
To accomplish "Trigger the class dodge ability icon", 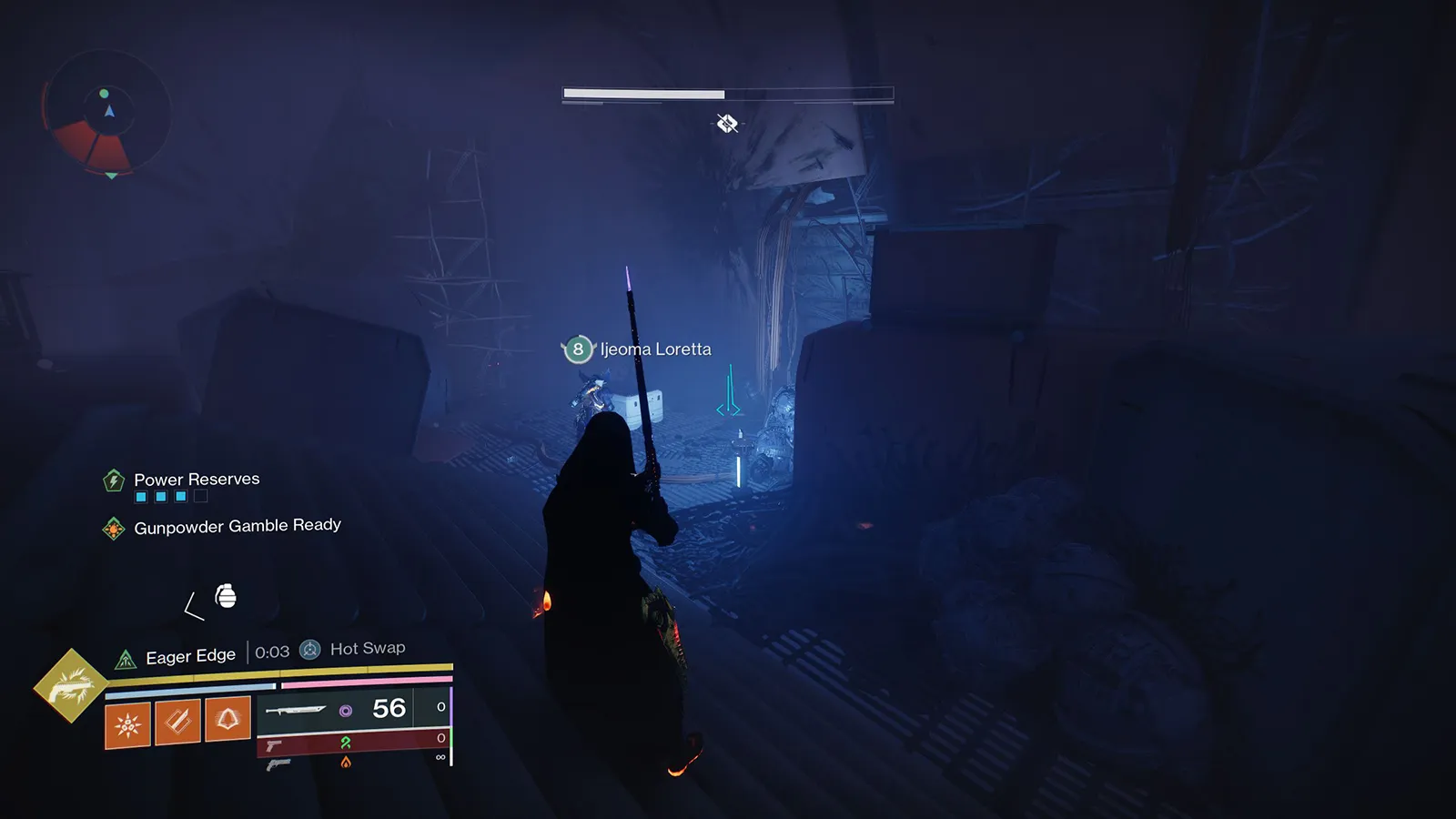I will click(227, 719).
